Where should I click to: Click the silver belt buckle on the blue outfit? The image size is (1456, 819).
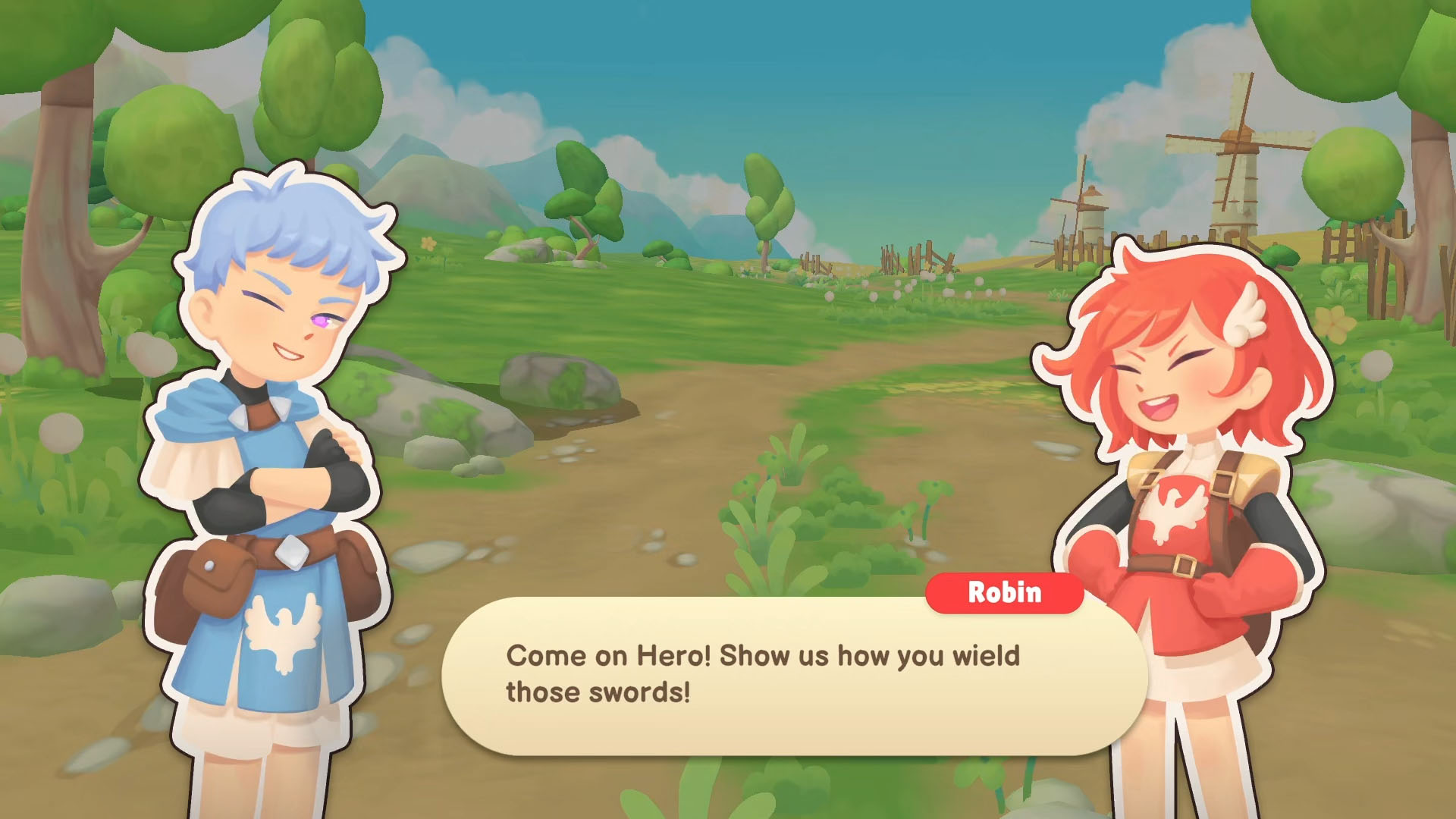point(293,553)
